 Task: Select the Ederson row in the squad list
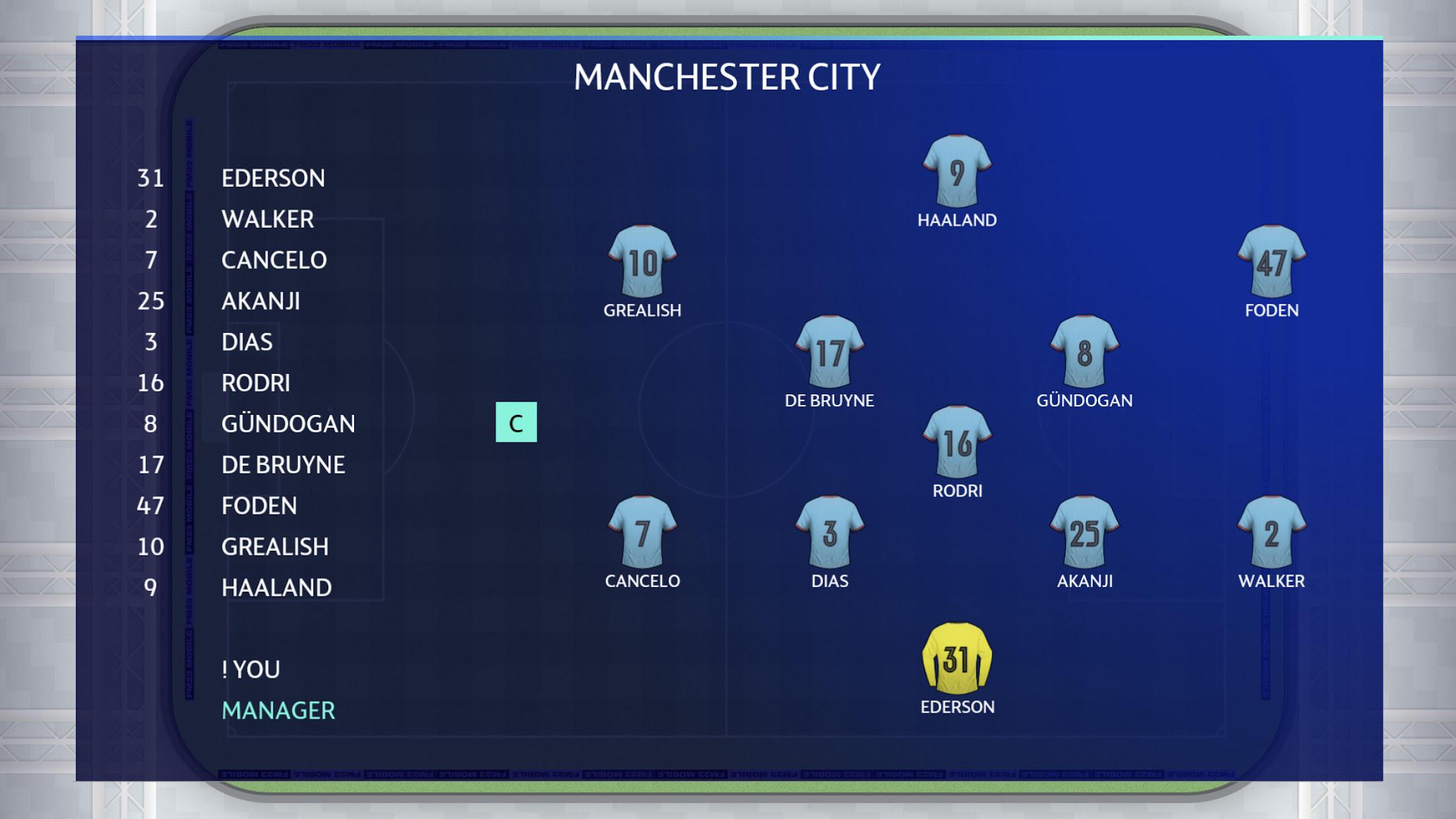(273, 178)
